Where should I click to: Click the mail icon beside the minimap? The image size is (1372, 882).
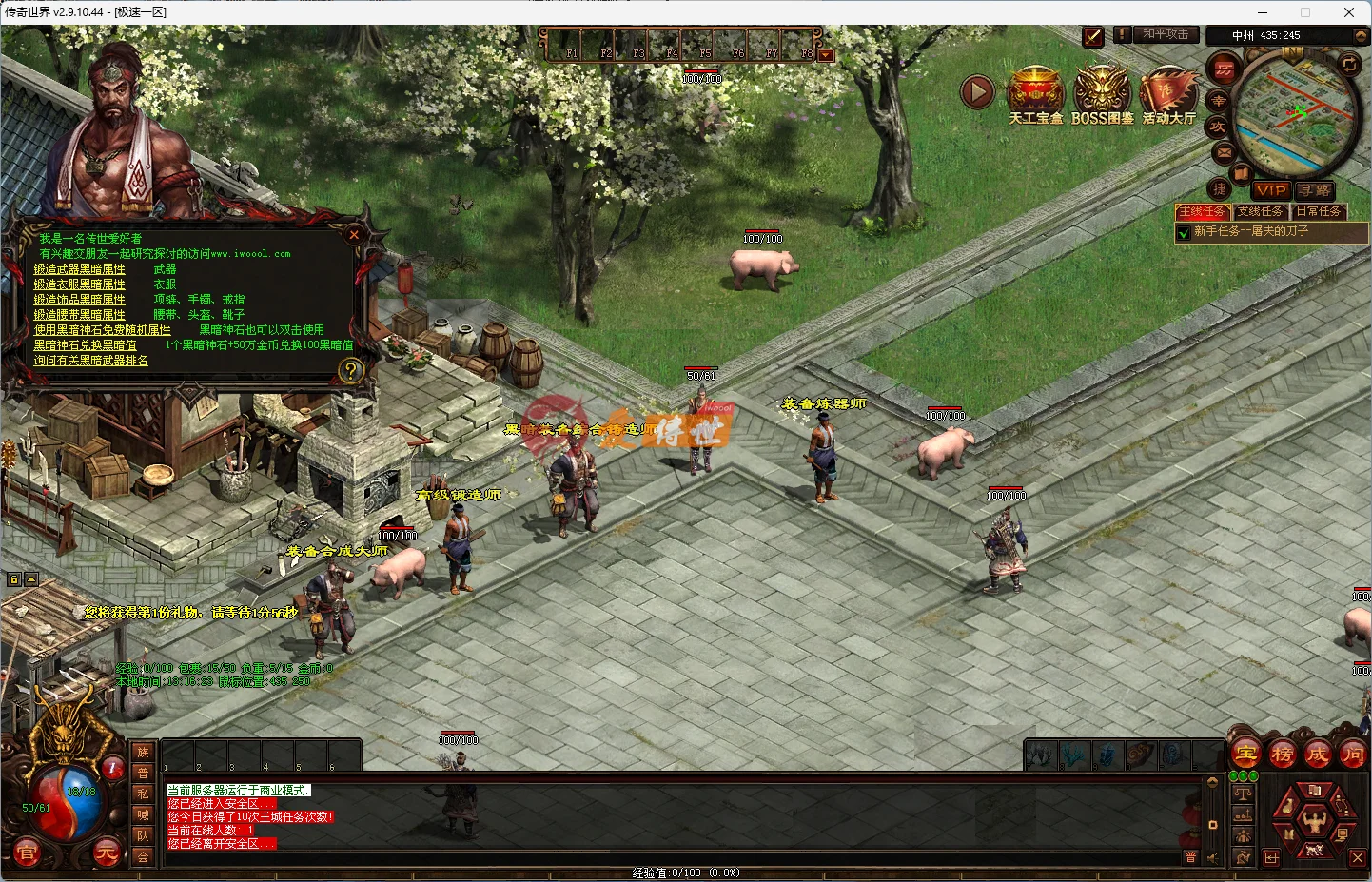pos(1223,152)
